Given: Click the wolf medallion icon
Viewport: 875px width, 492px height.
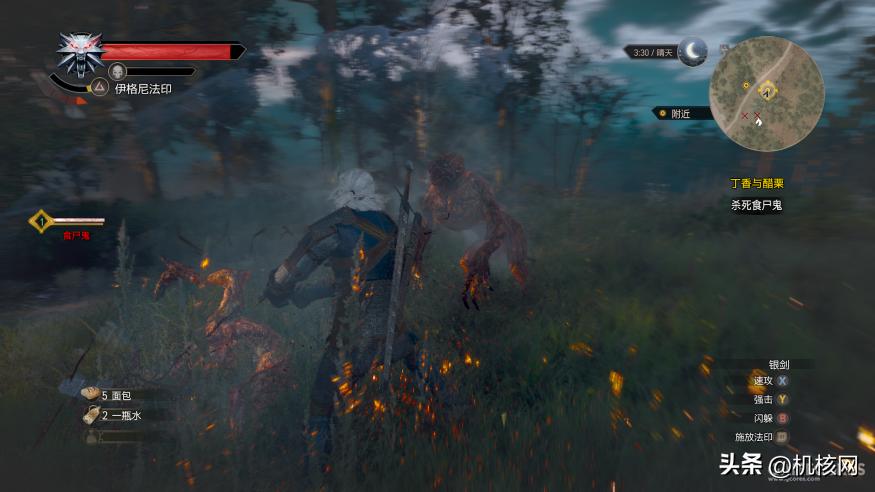Looking at the screenshot, I should 79,53.
